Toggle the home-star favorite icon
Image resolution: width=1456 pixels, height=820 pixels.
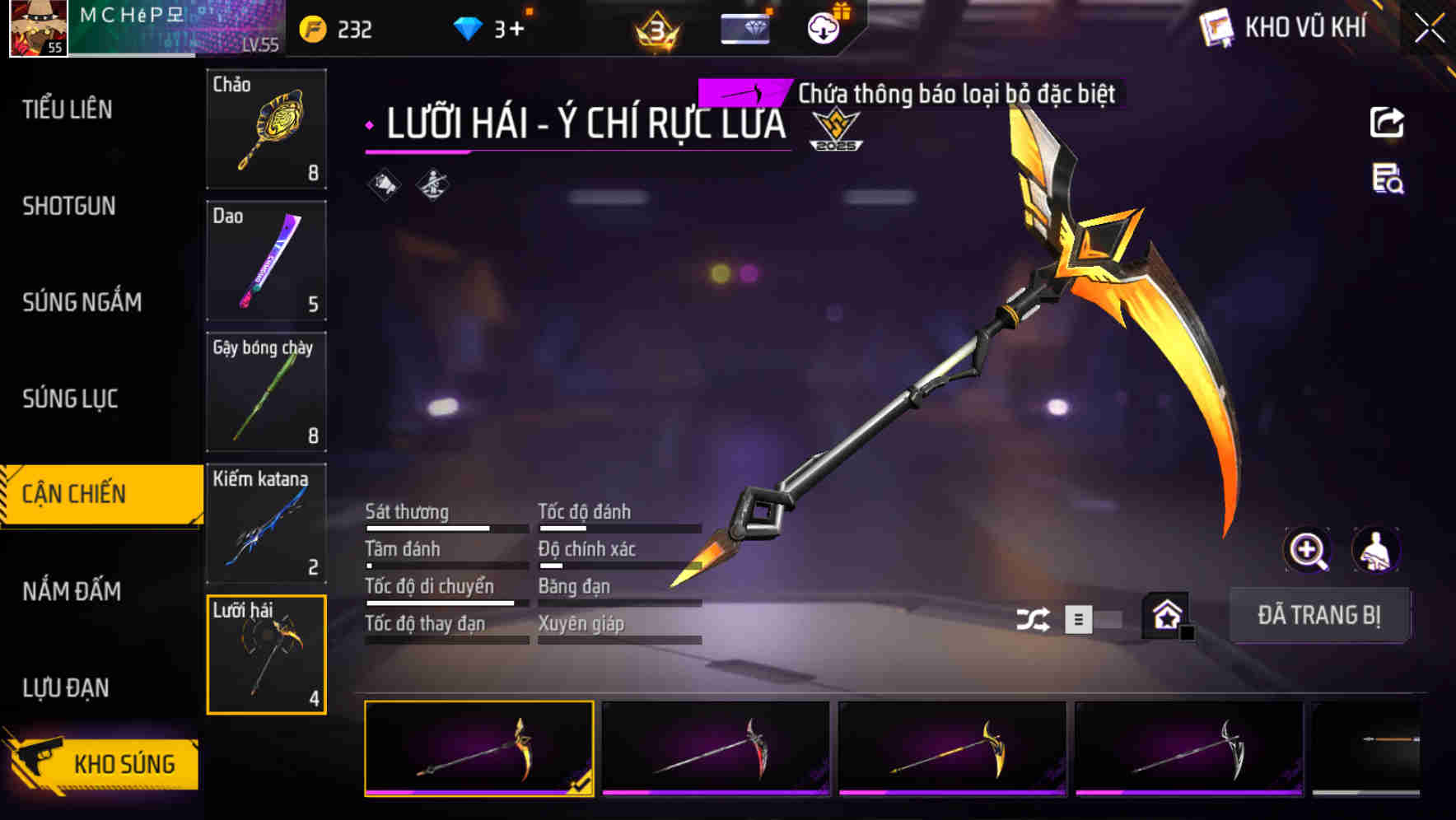point(1165,616)
